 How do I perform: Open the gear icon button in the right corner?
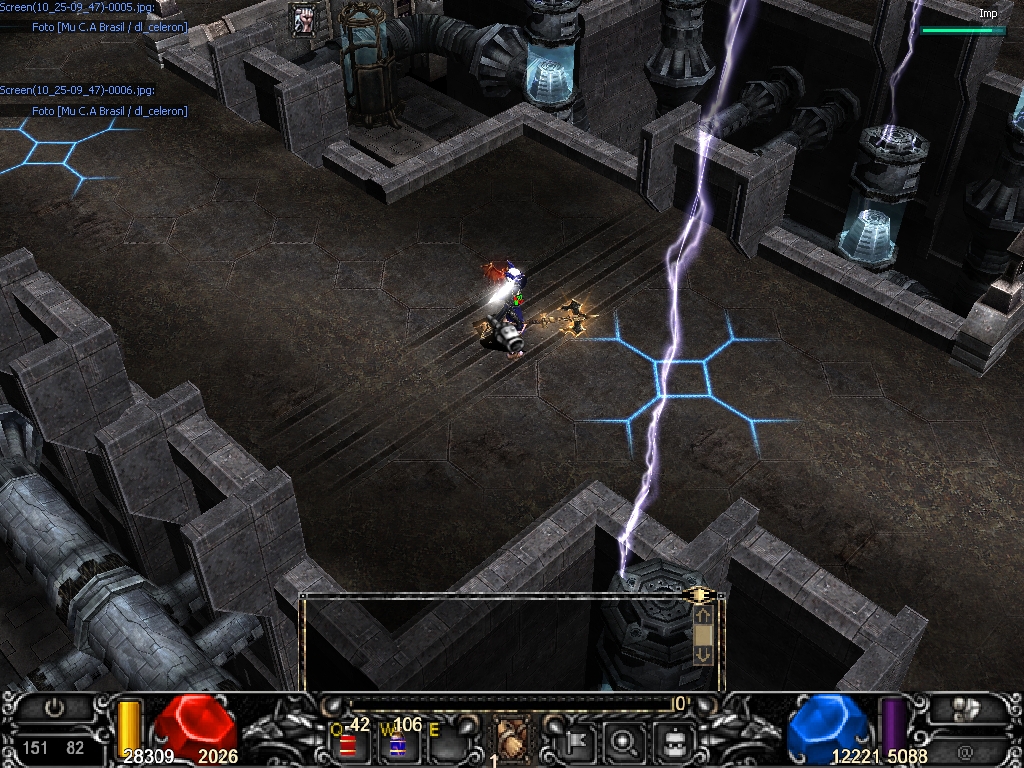click(x=966, y=710)
